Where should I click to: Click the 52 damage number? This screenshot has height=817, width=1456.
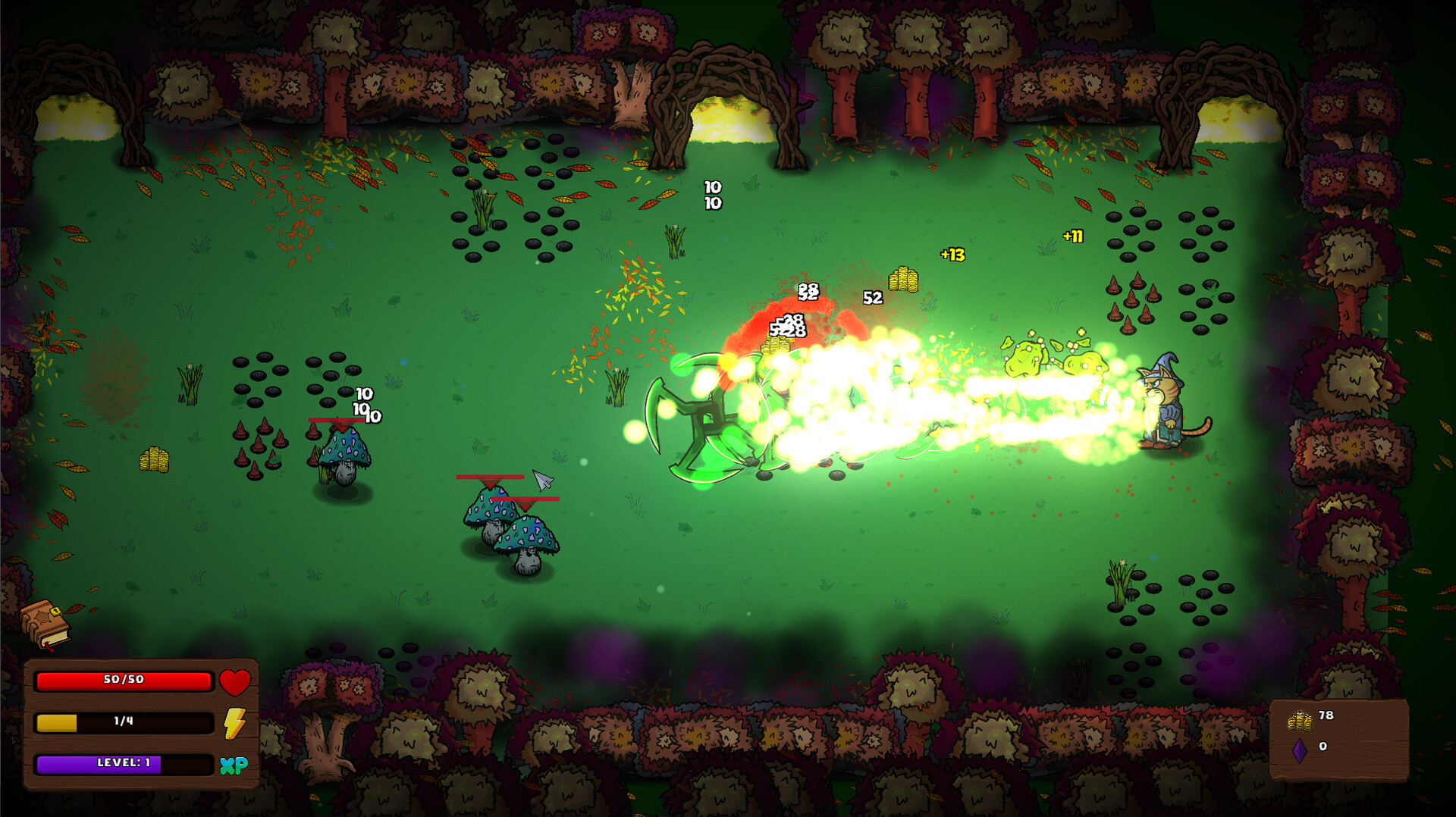(872, 298)
